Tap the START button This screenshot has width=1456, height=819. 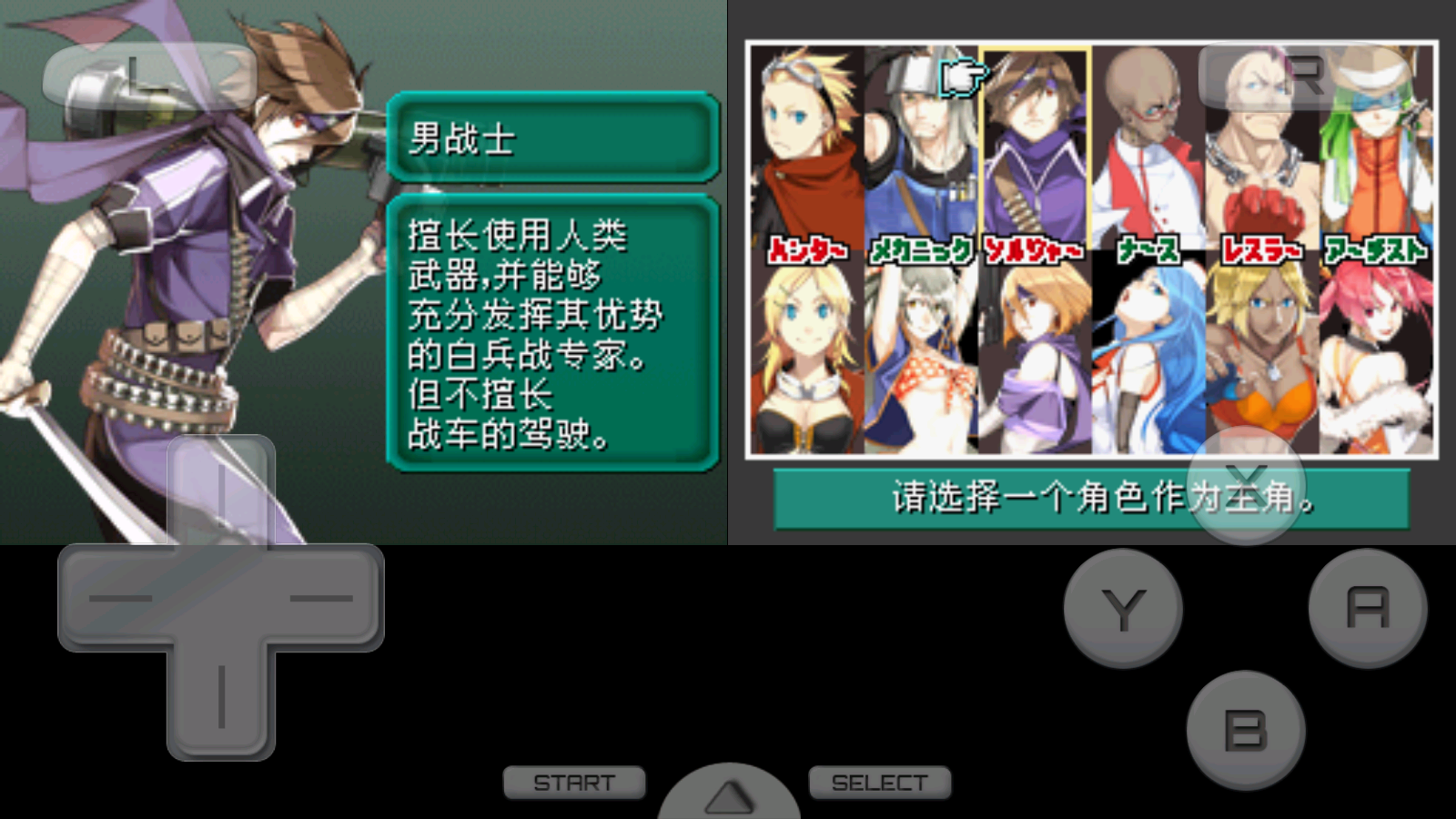[x=573, y=781]
